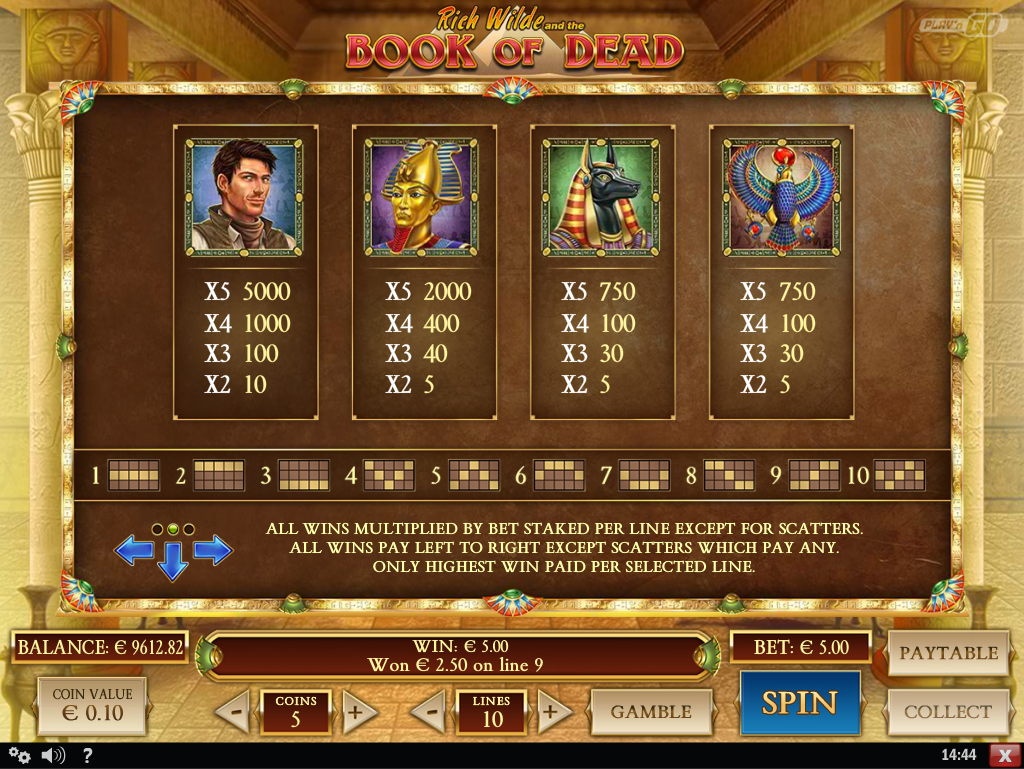Click the blue down arrow on paytable

click(173, 562)
